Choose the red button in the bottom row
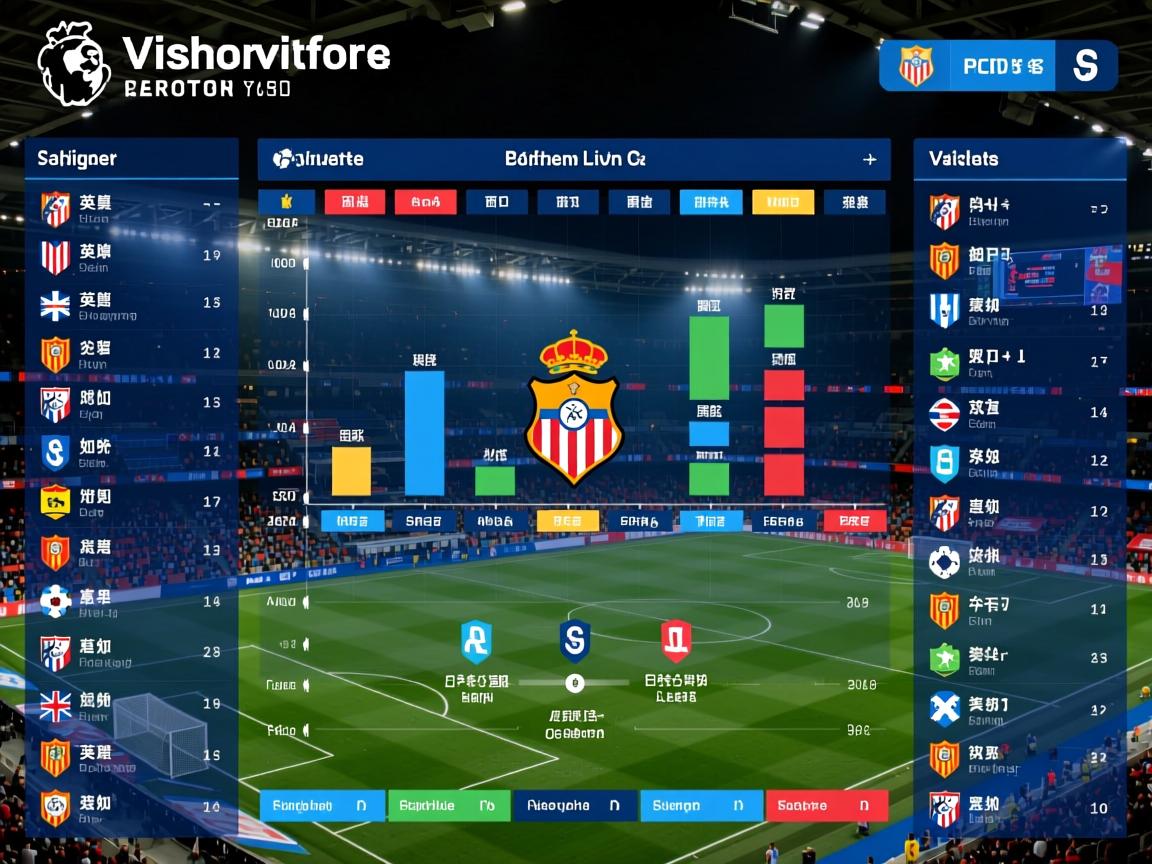 [x=826, y=805]
